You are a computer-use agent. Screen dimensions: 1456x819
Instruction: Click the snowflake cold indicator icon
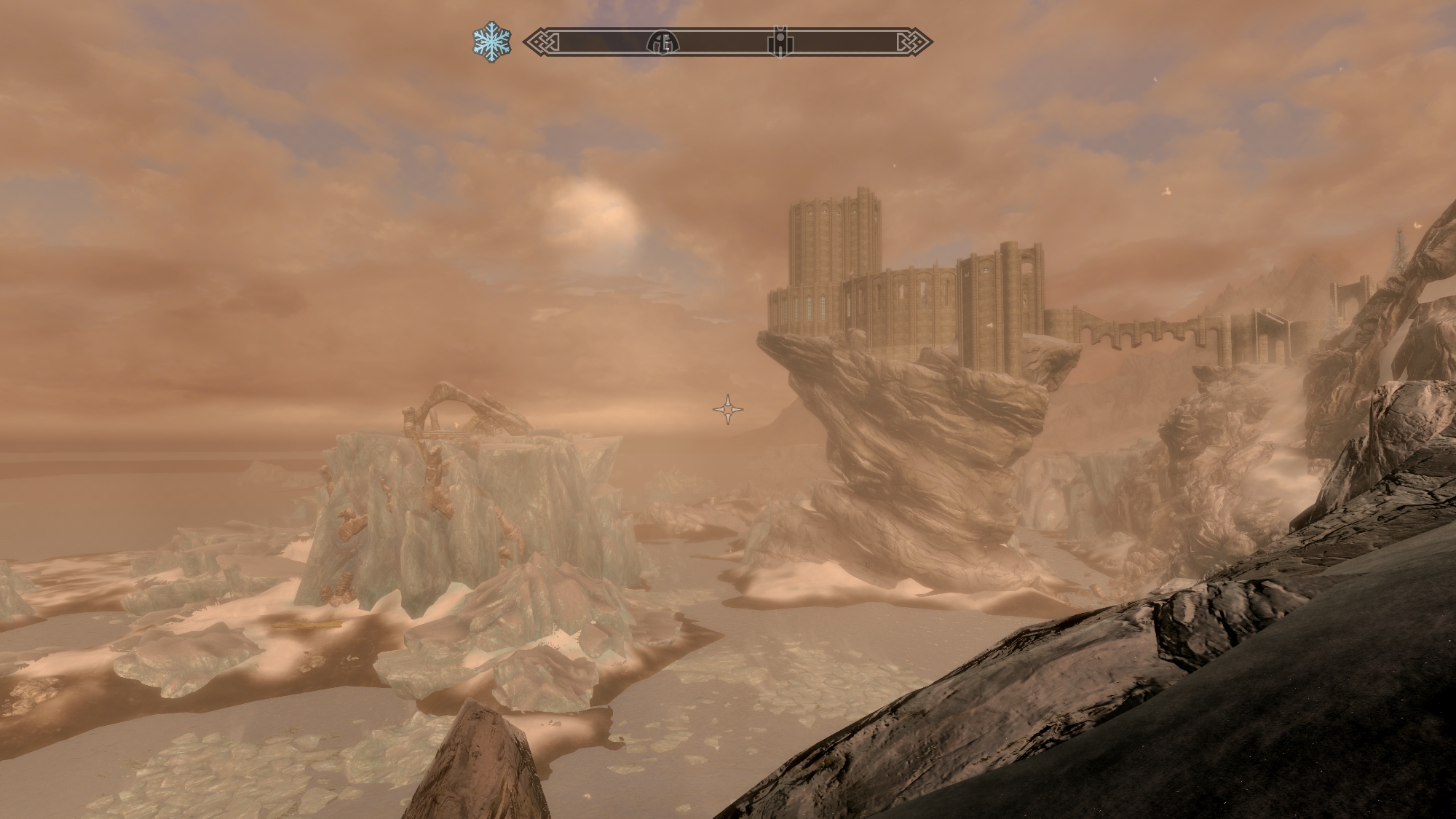[491, 42]
